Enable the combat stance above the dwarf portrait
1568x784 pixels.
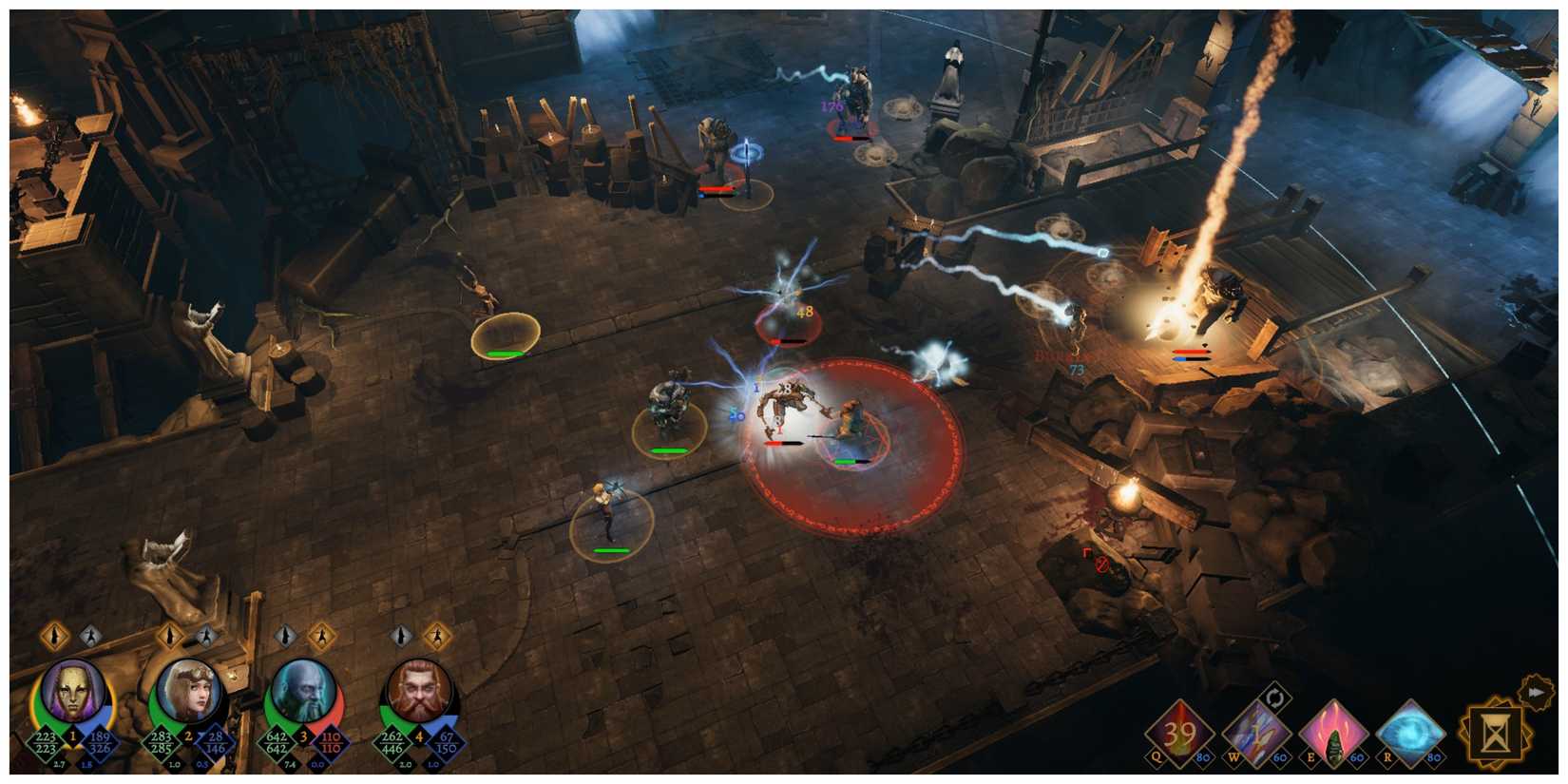point(437,639)
